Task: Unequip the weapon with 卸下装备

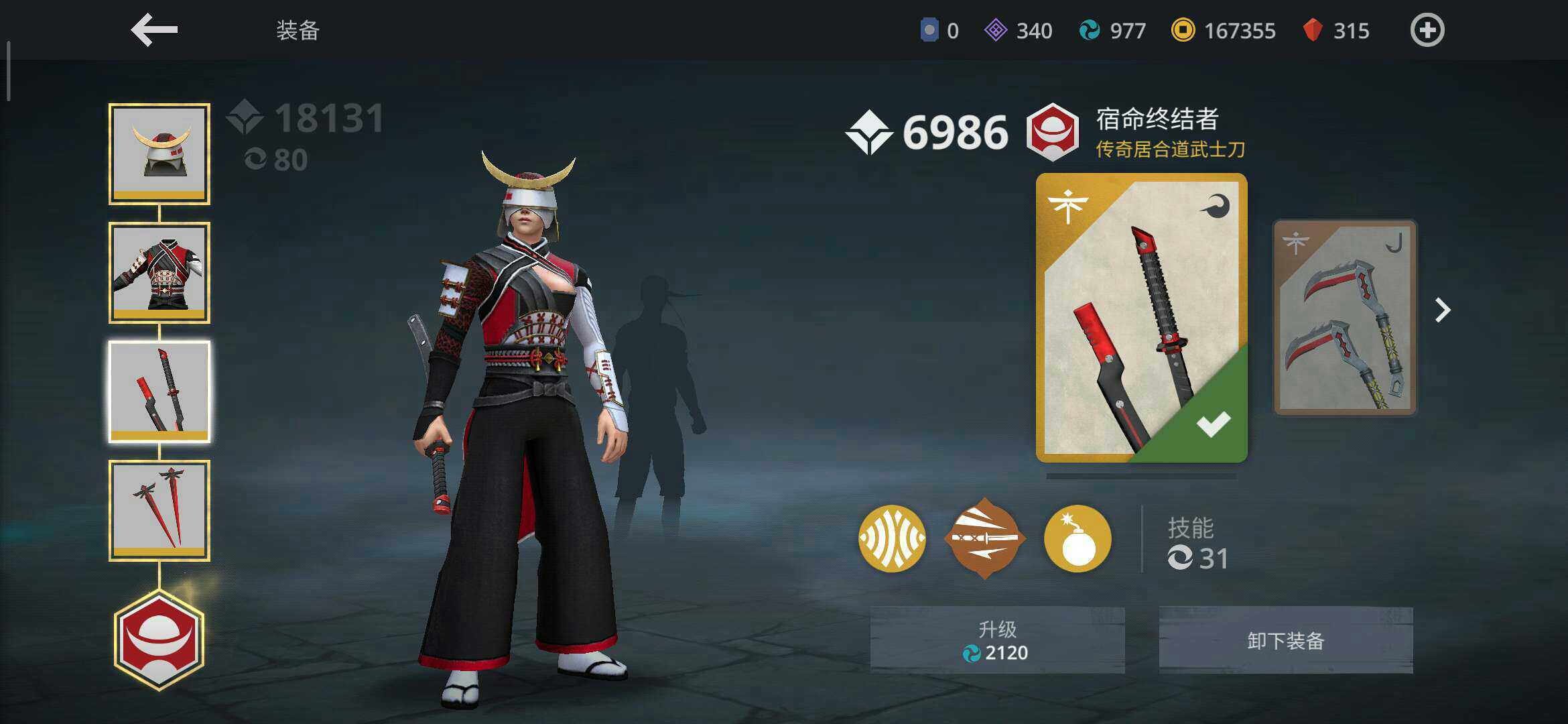Action: [1286, 640]
